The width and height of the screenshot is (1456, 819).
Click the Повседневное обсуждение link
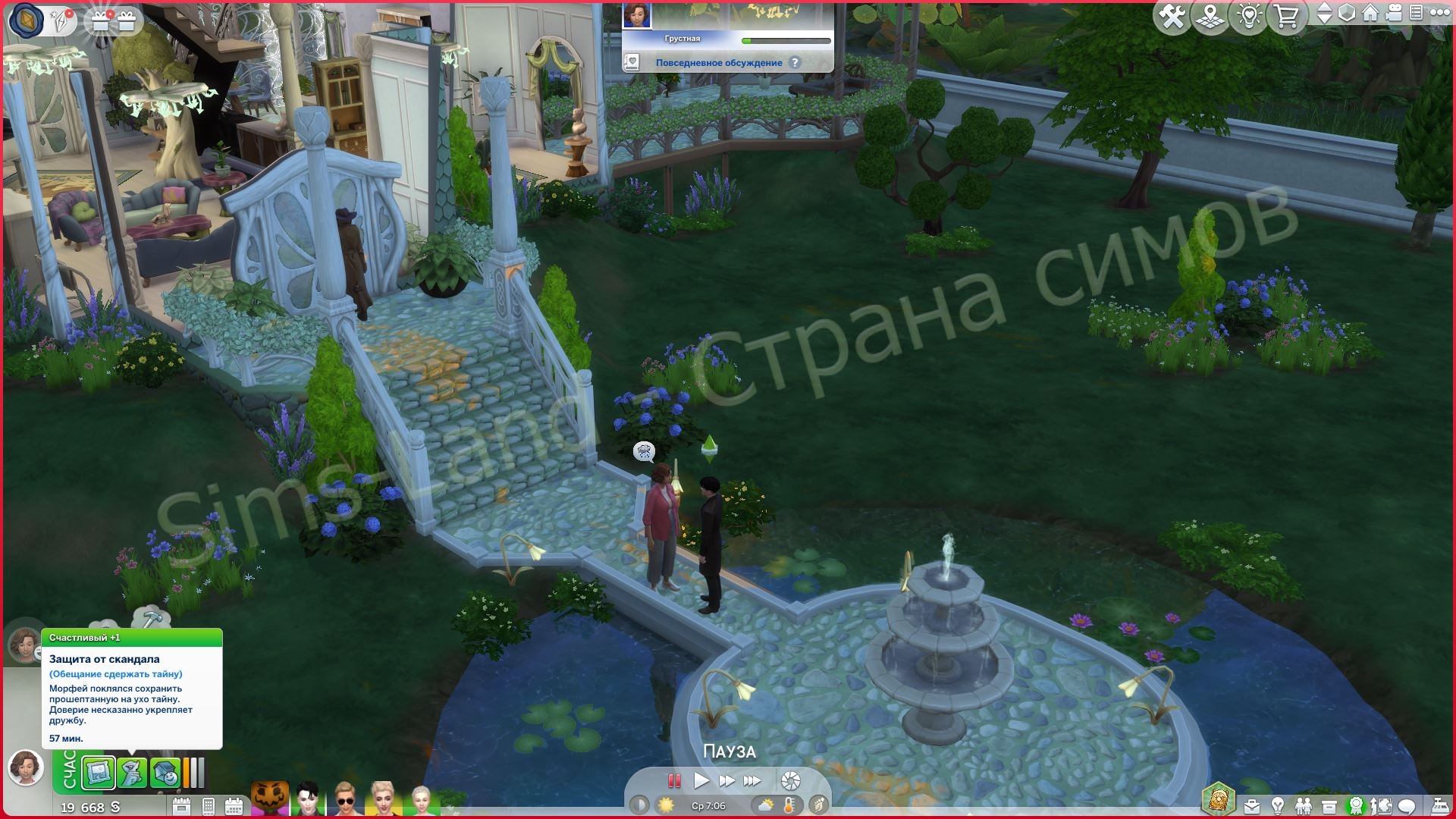pos(719,64)
